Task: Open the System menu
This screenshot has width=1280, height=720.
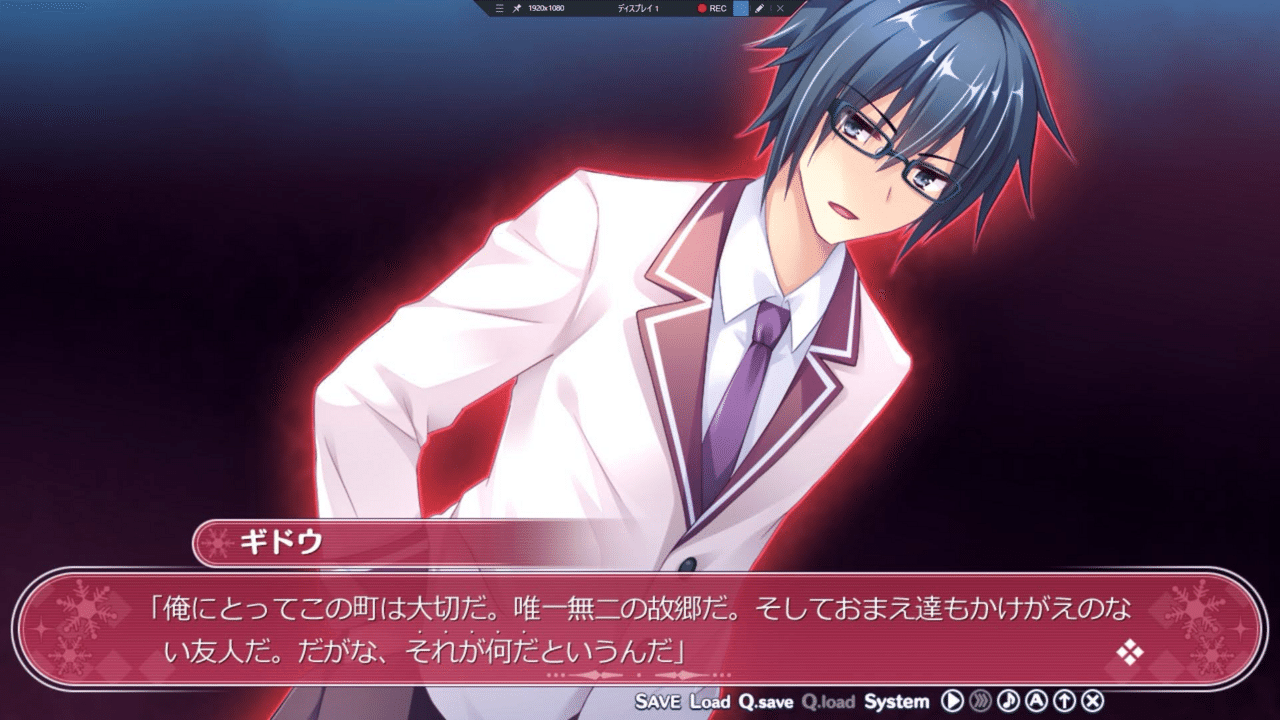Action: [x=896, y=701]
